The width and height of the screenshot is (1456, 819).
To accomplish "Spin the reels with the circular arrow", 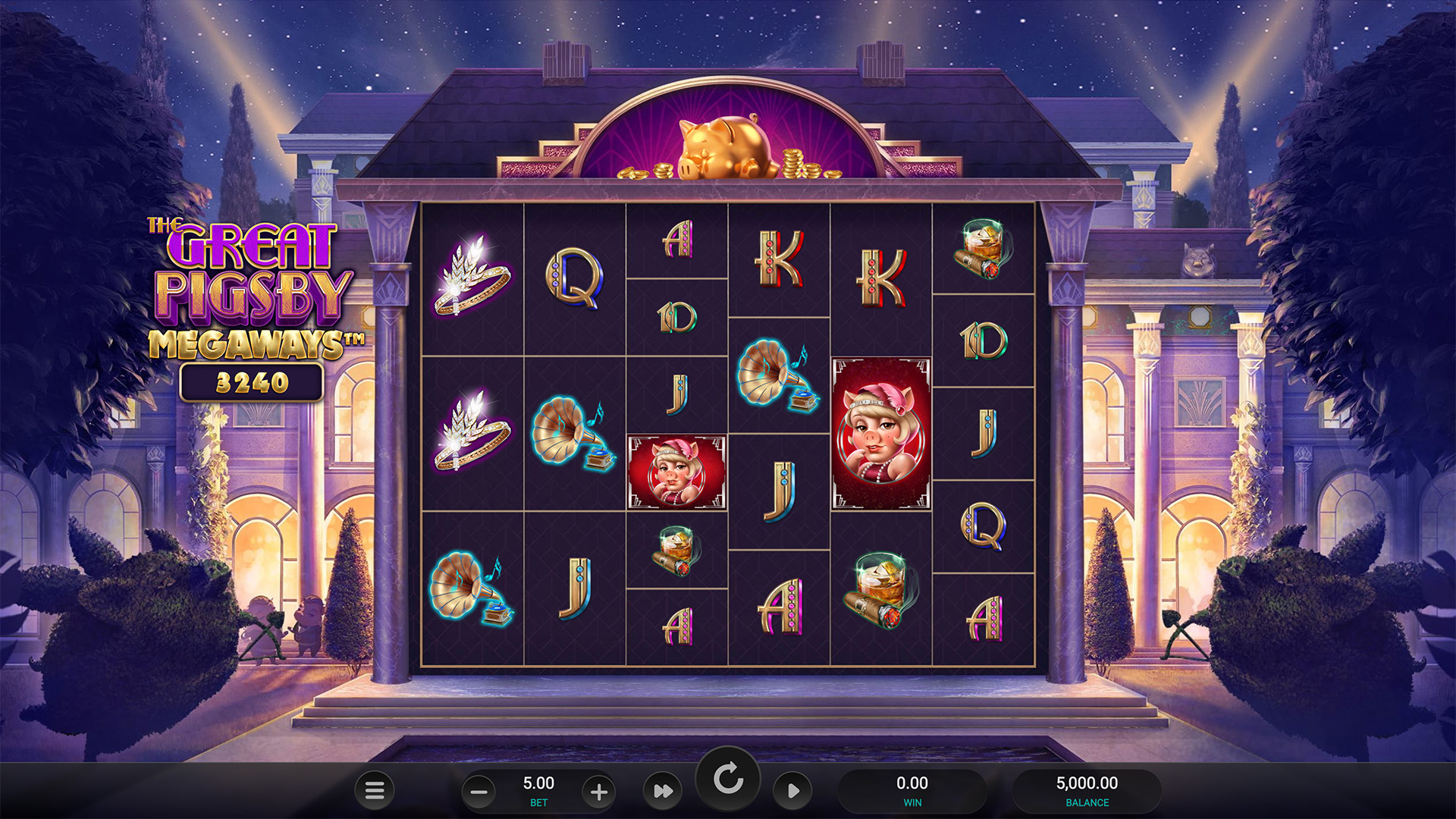I will (728, 780).
